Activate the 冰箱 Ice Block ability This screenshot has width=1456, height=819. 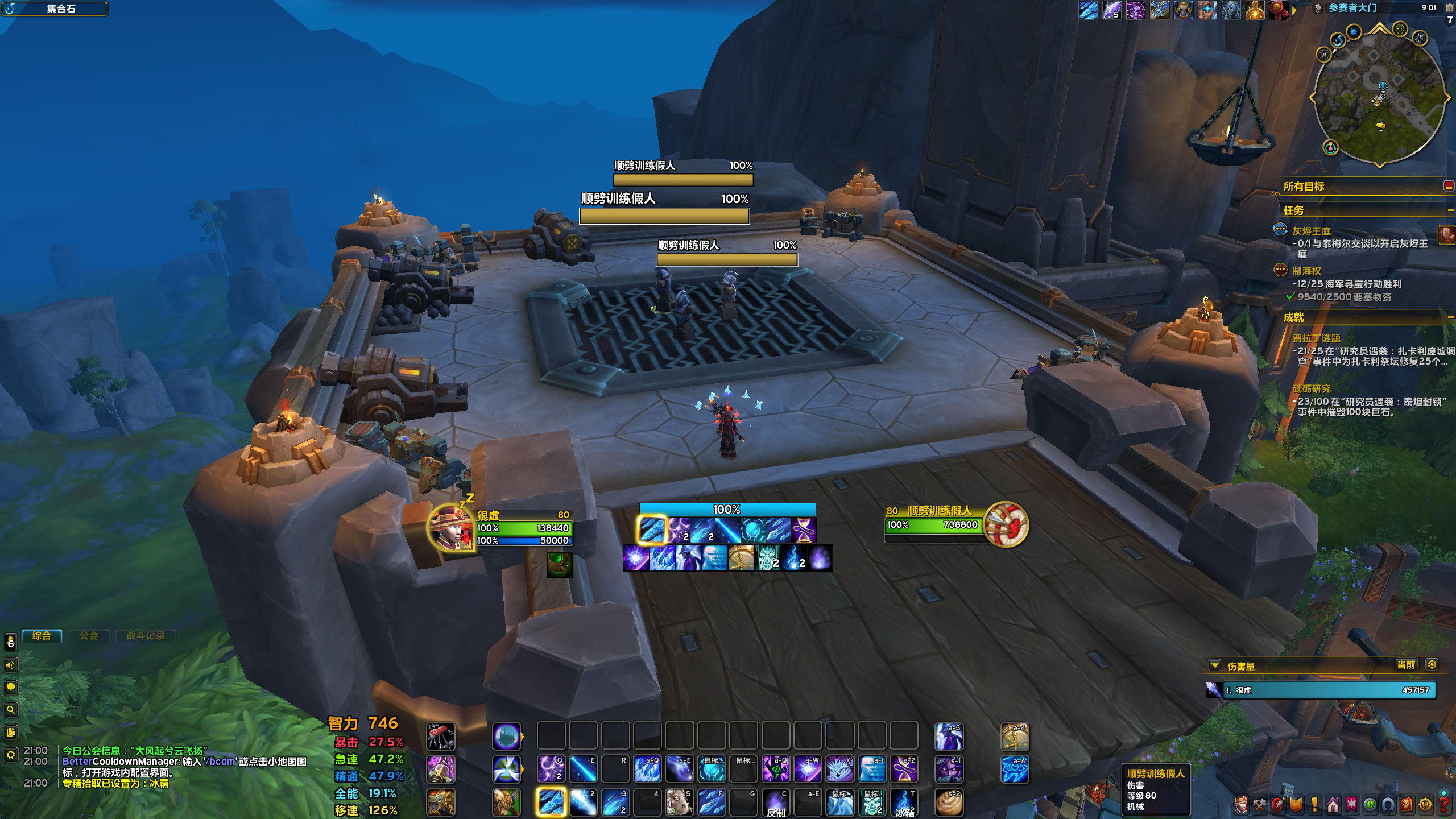tap(904, 803)
